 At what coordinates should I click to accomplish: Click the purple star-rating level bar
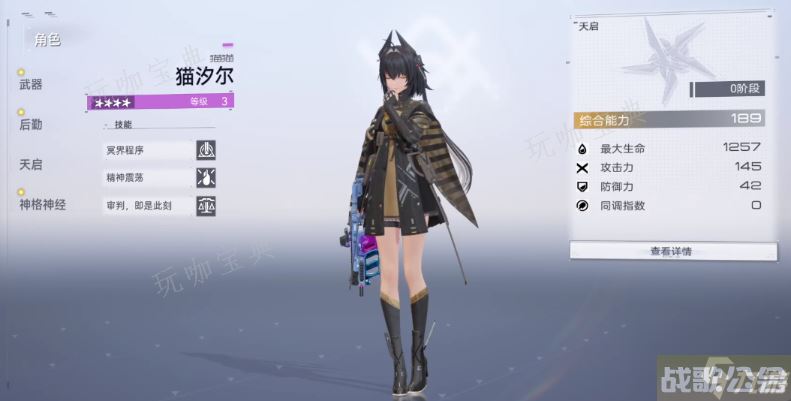coord(161,101)
